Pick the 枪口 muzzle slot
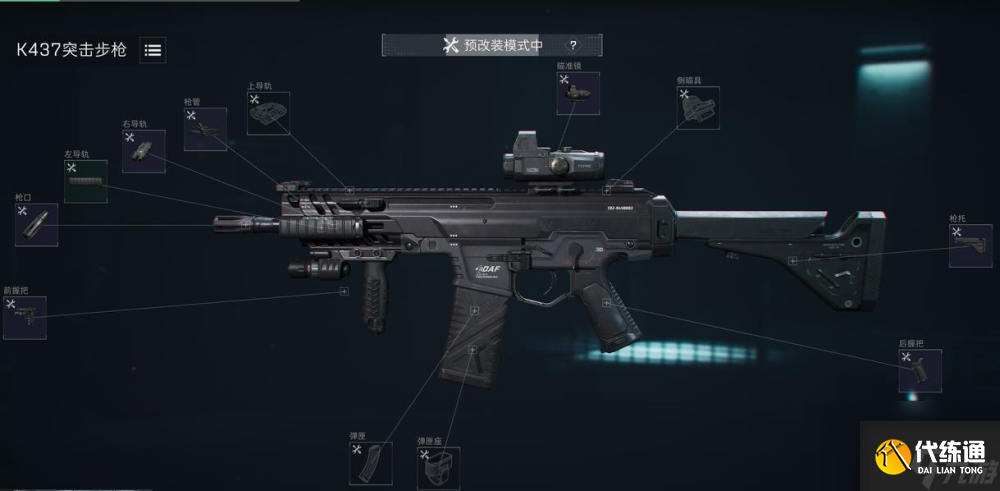 (x=37, y=224)
